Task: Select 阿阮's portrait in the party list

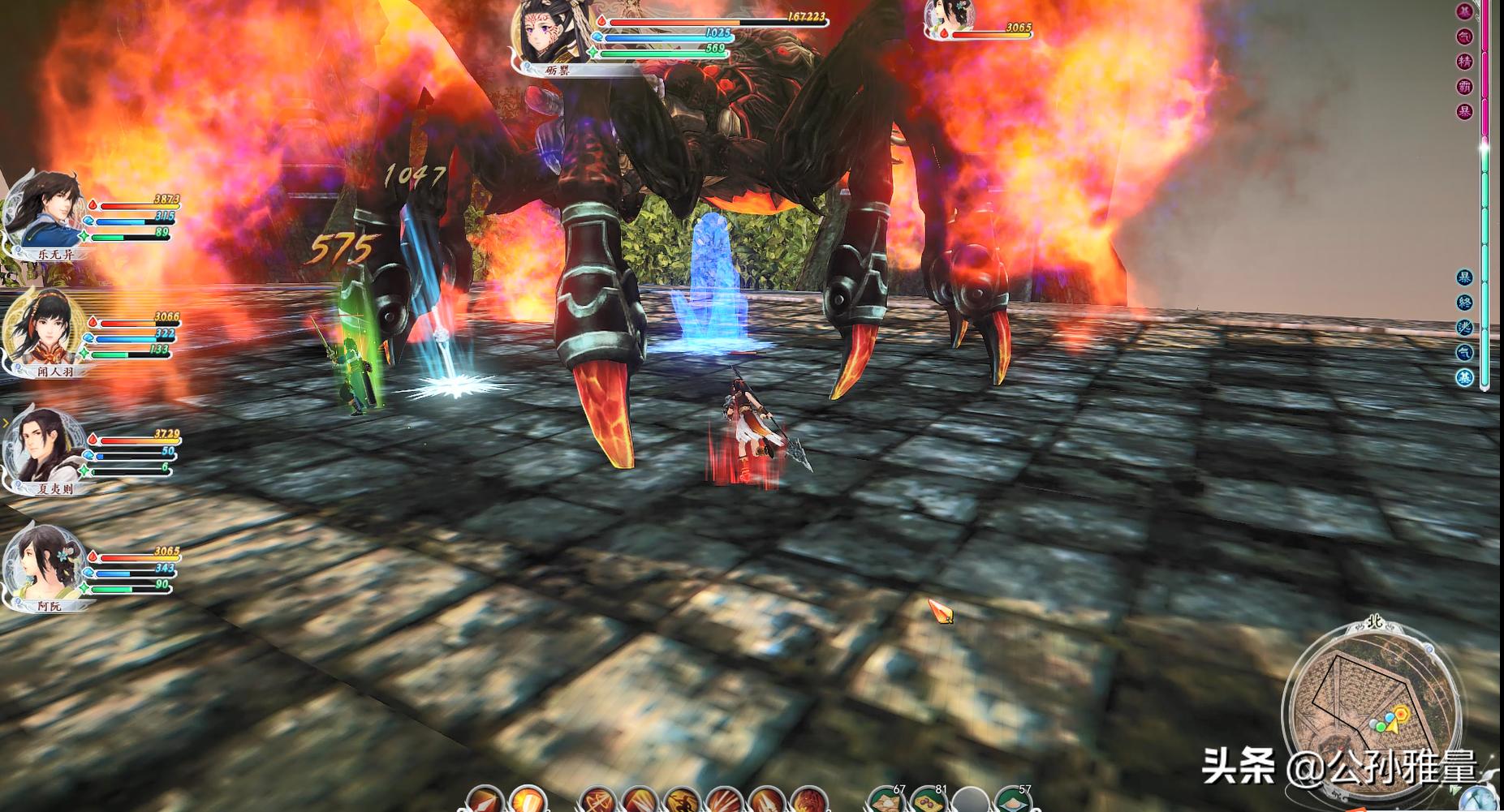Action: pos(45,562)
